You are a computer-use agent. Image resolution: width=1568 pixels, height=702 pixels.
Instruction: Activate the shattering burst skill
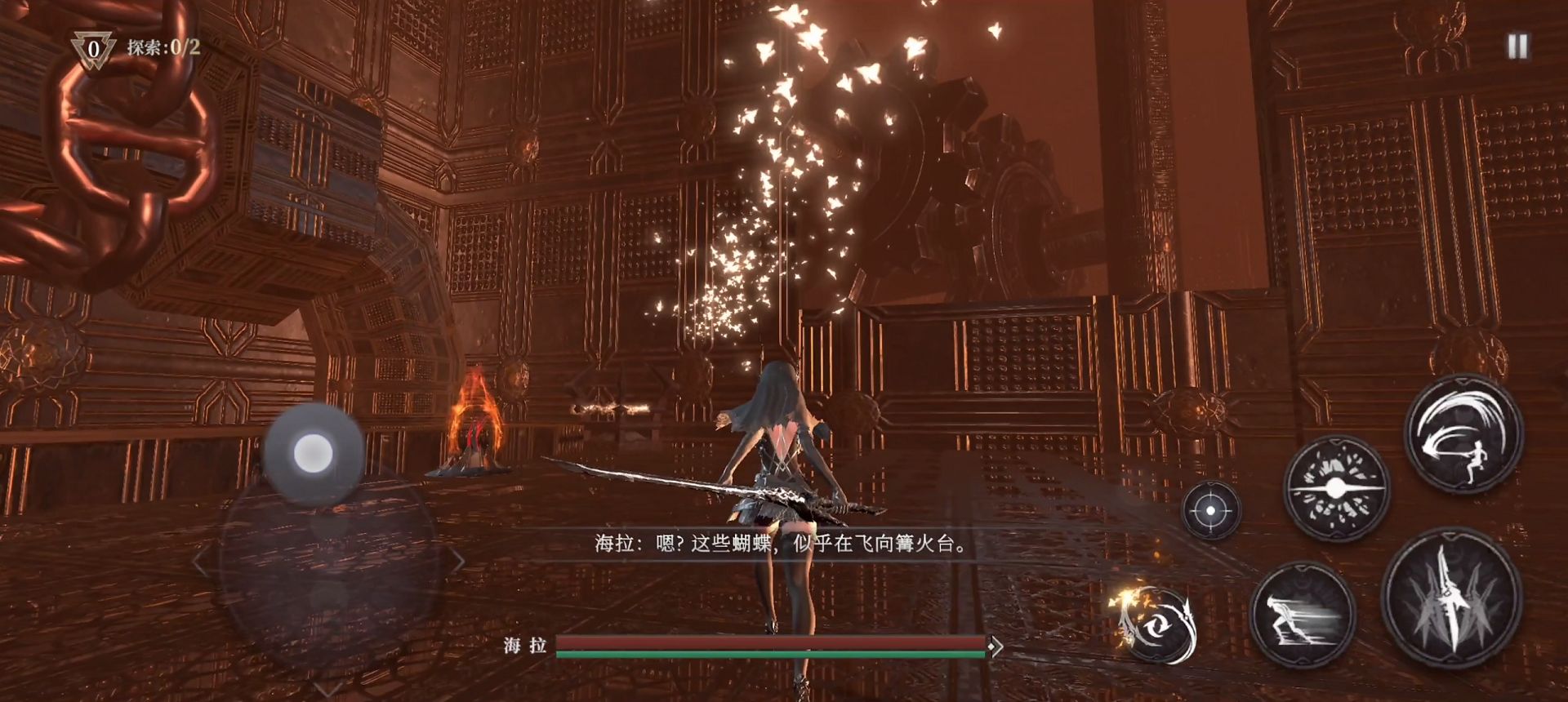(x=1336, y=488)
